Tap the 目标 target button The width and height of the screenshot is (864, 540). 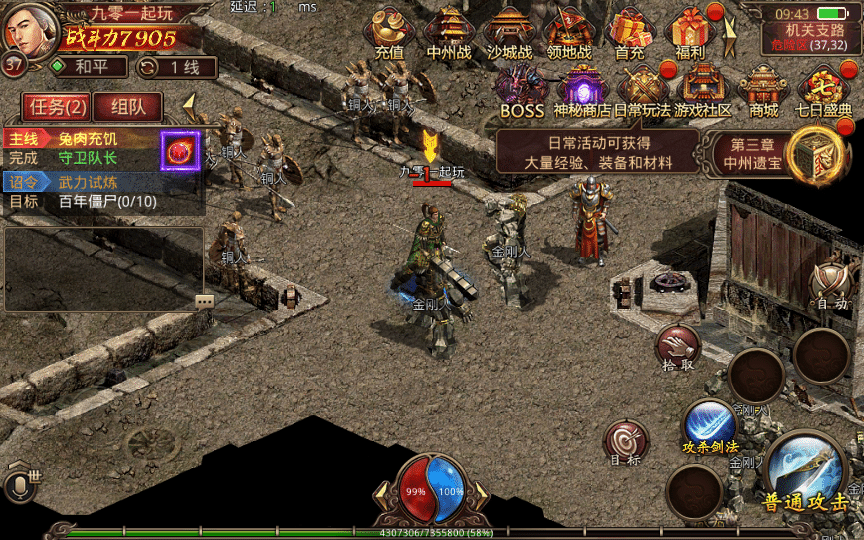[627, 443]
